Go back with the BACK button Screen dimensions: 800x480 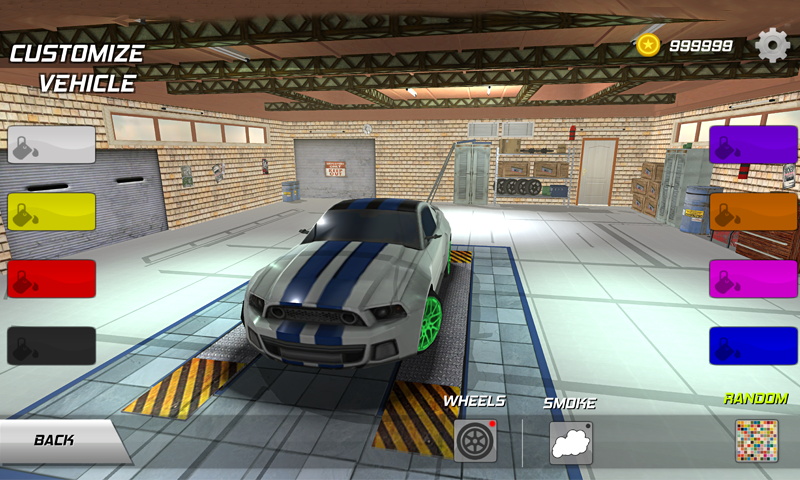58,440
